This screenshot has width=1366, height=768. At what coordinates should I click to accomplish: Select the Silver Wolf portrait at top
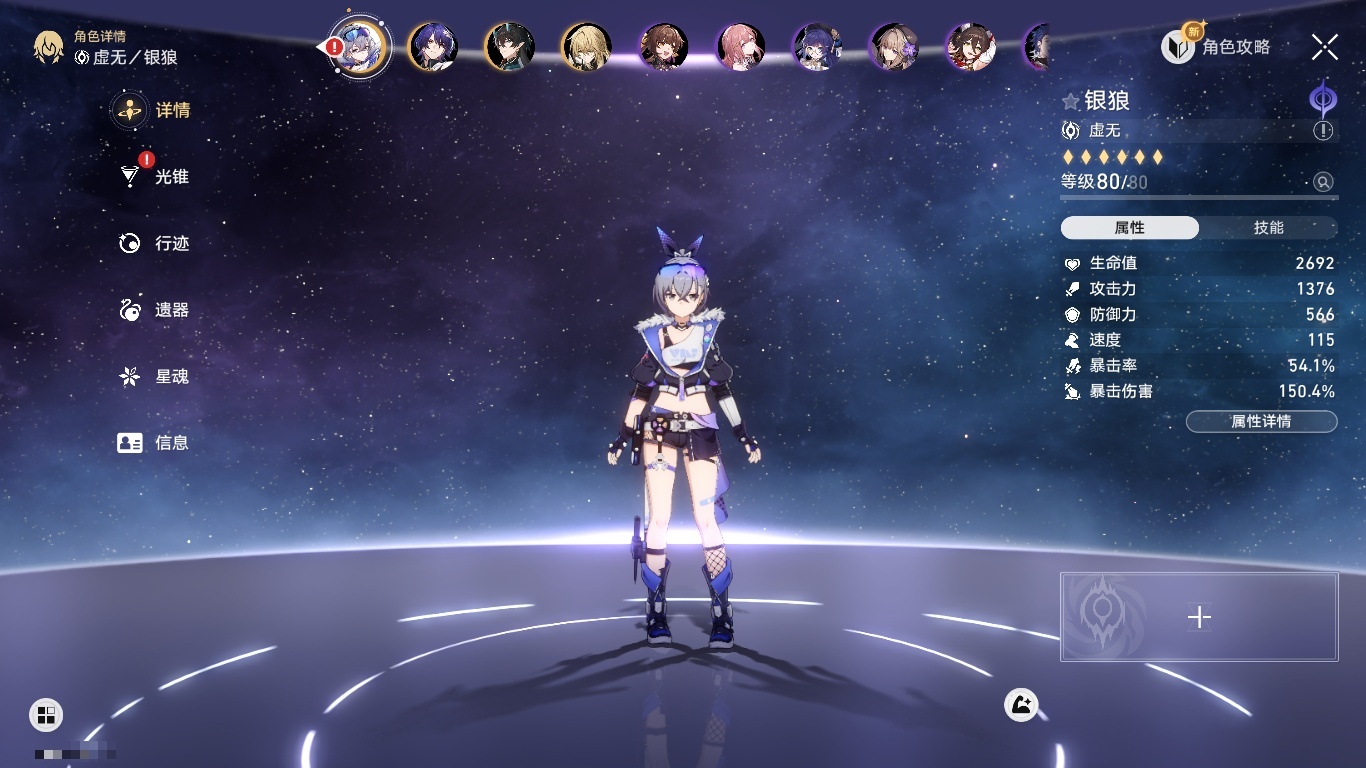pos(360,47)
